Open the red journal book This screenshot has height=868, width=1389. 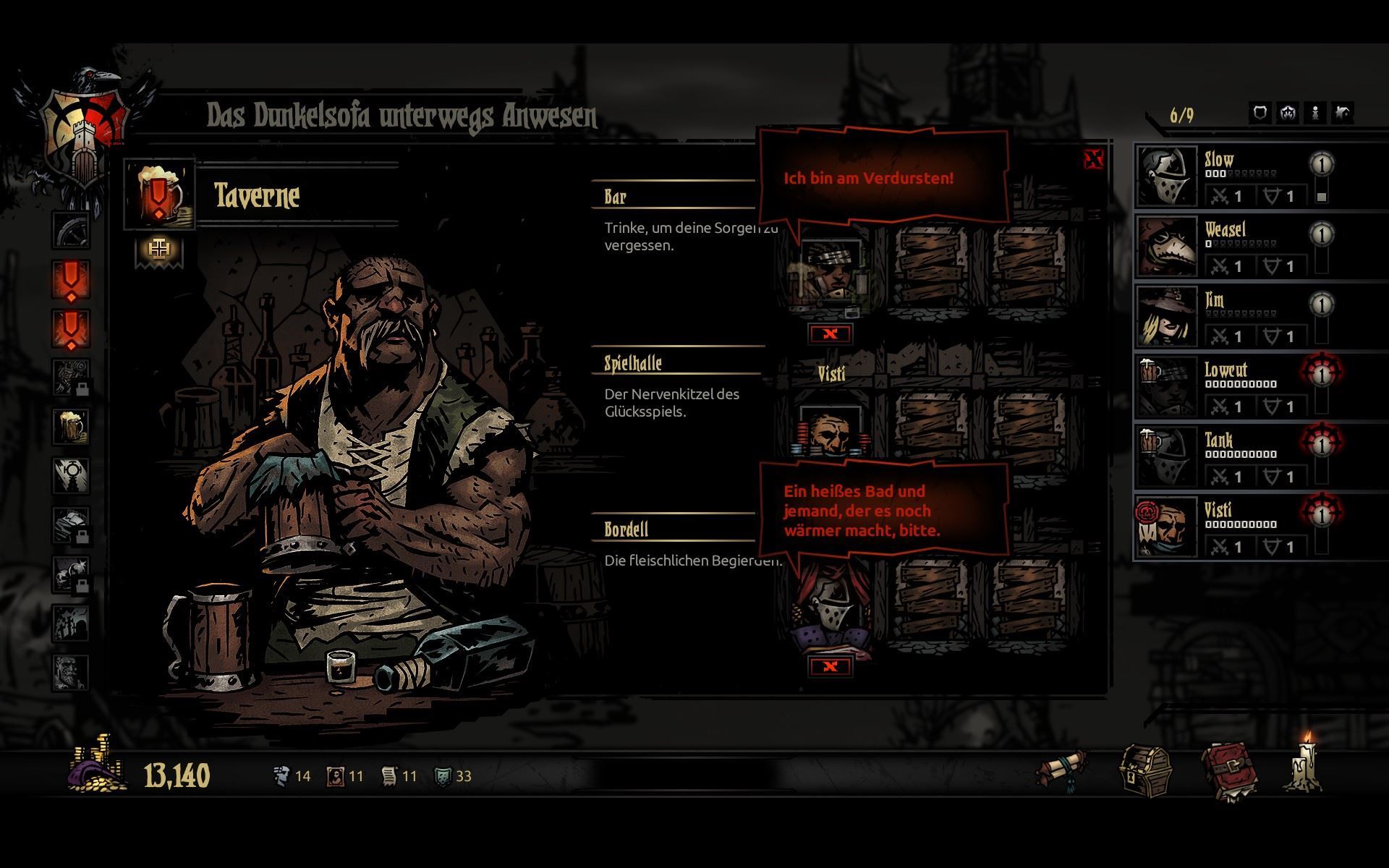(x=1228, y=773)
